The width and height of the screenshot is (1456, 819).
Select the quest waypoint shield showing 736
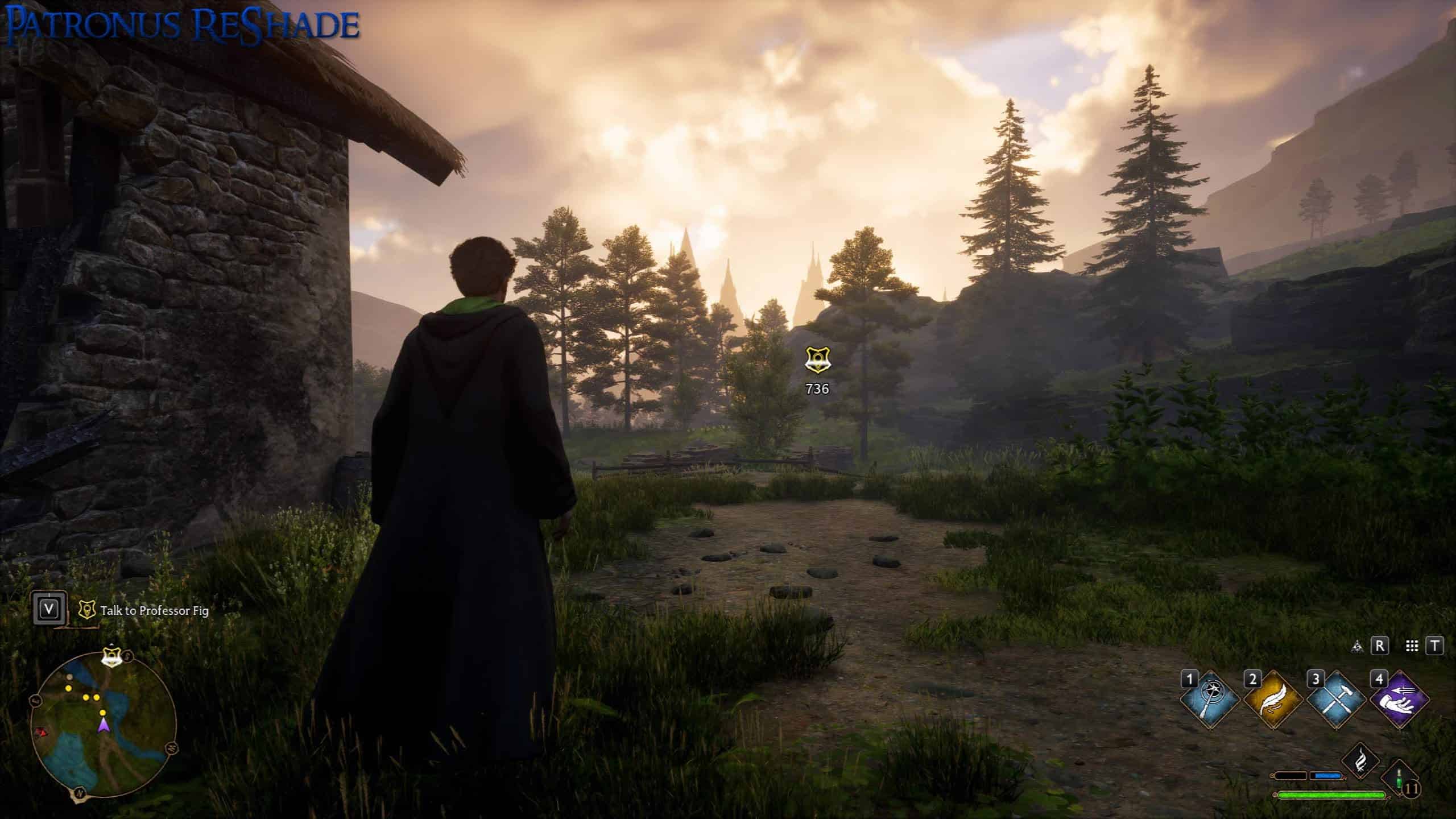817,361
